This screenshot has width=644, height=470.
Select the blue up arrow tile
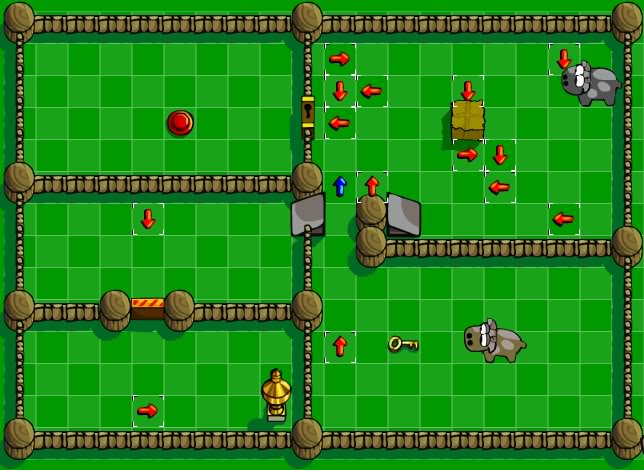click(340, 186)
